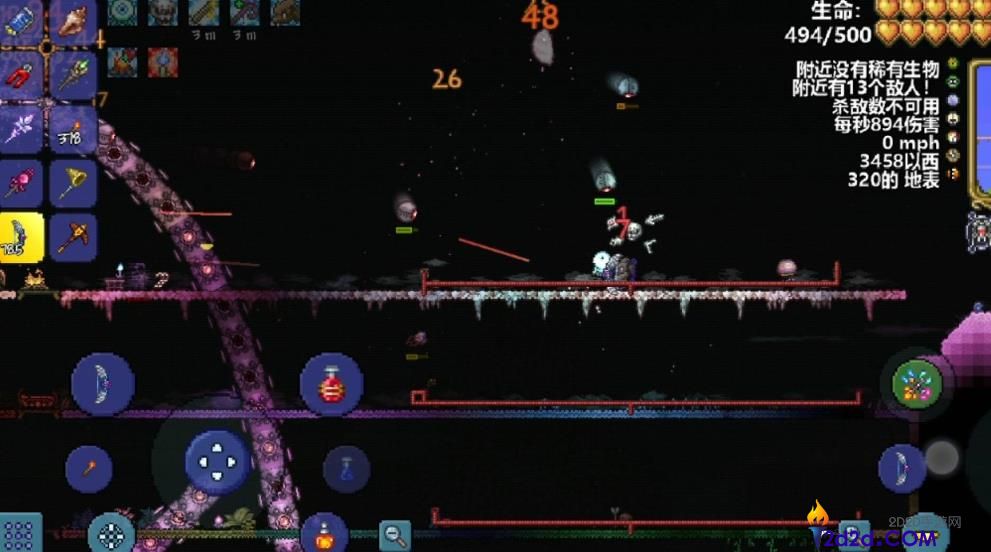Tap the bow attack button on right
This screenshot has width=991, height=552.
[x=901, y=468]
